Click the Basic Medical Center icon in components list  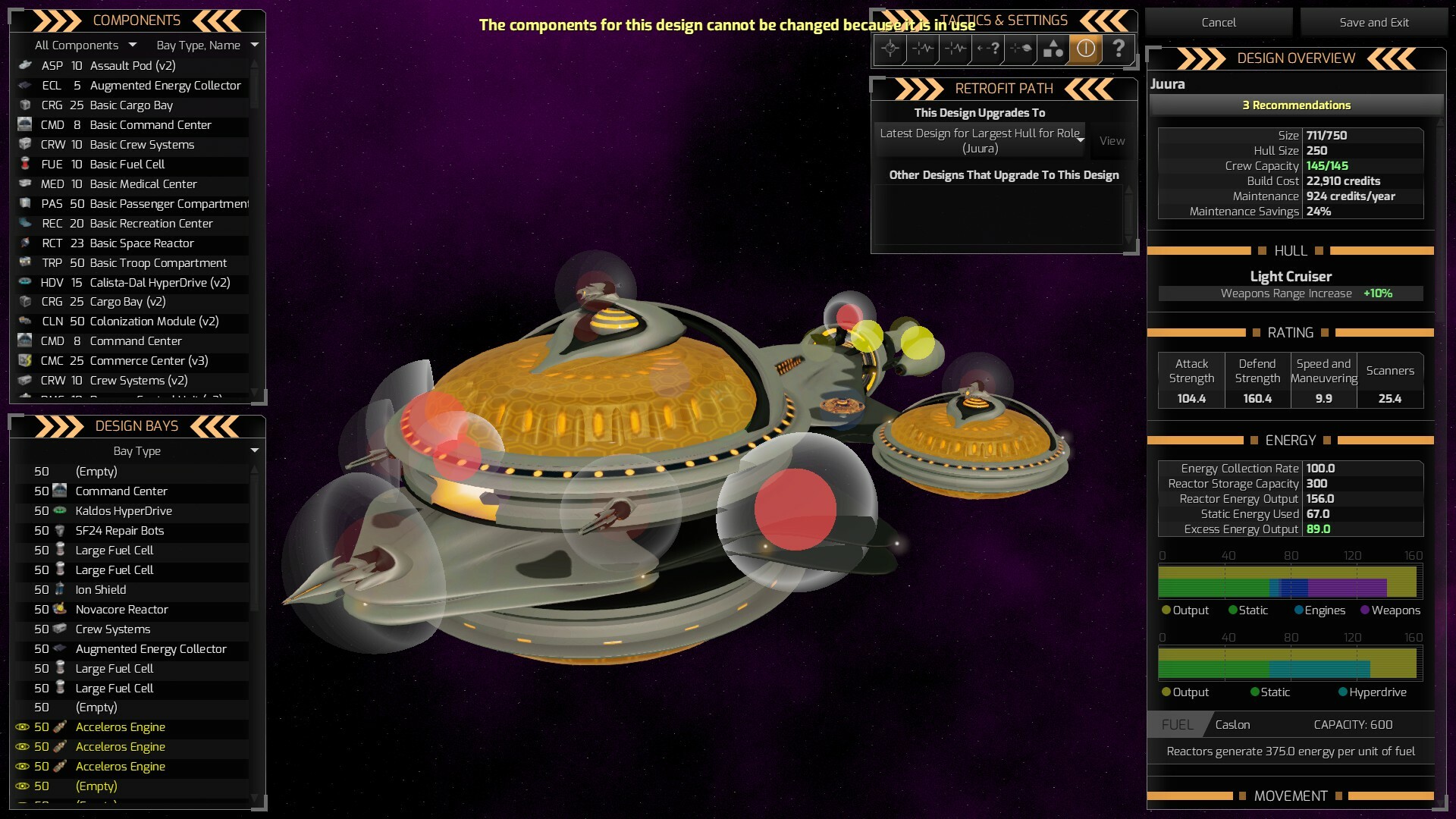(x=25, y=184)
